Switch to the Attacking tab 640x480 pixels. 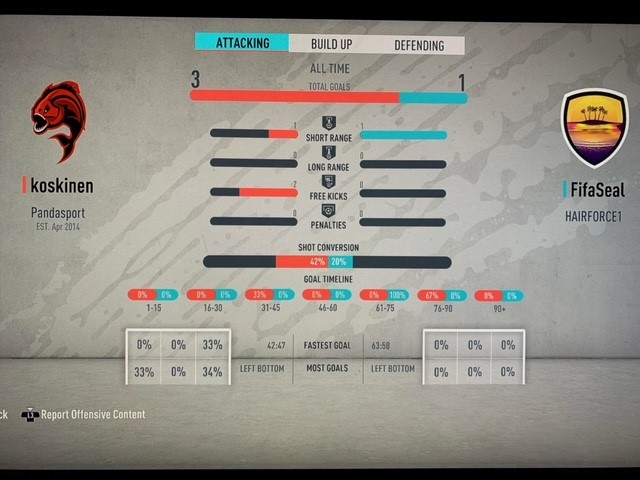tap(241, 44)
